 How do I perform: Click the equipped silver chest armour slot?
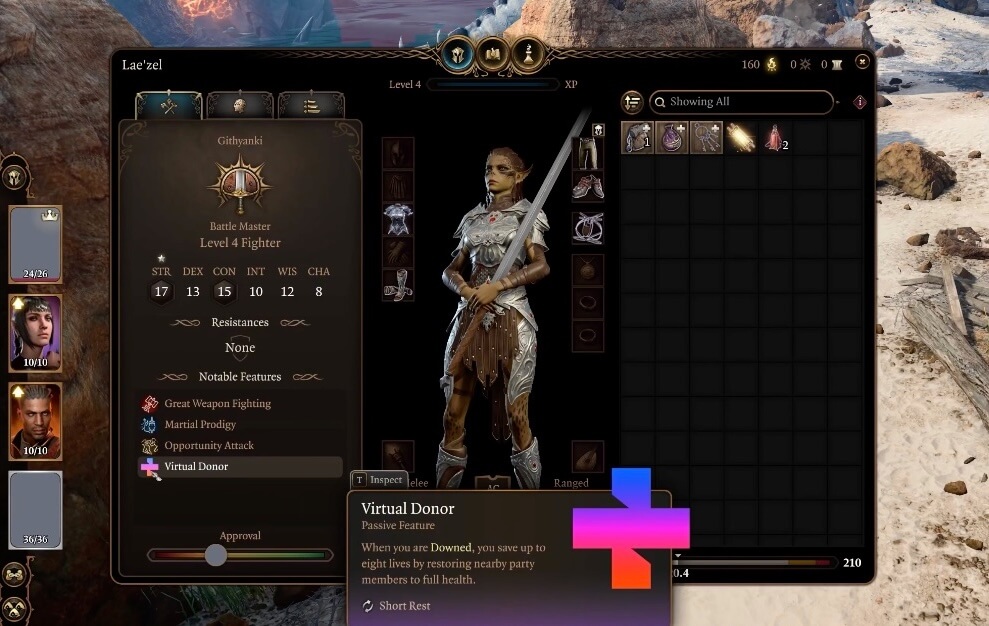(398, 220)
